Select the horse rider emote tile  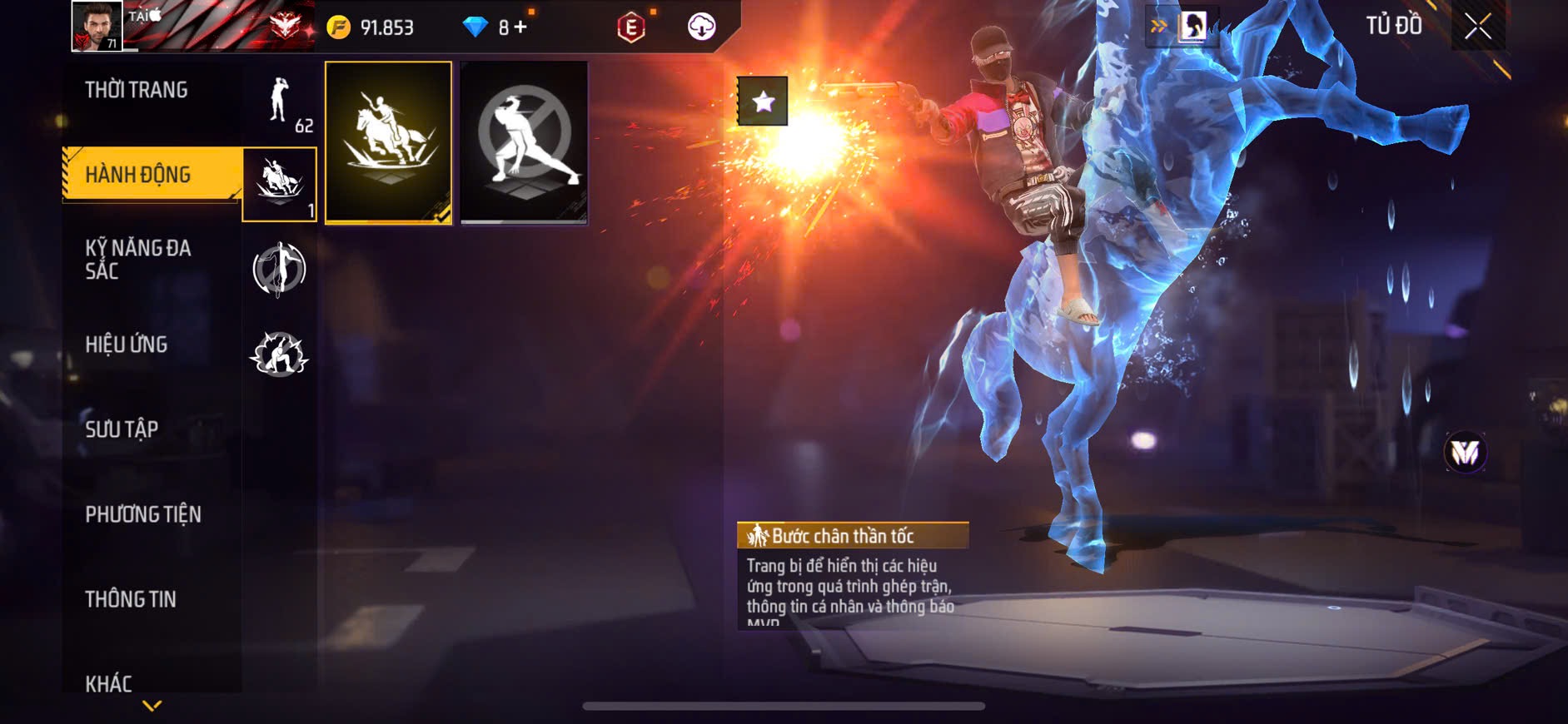[x=388, y=142]
